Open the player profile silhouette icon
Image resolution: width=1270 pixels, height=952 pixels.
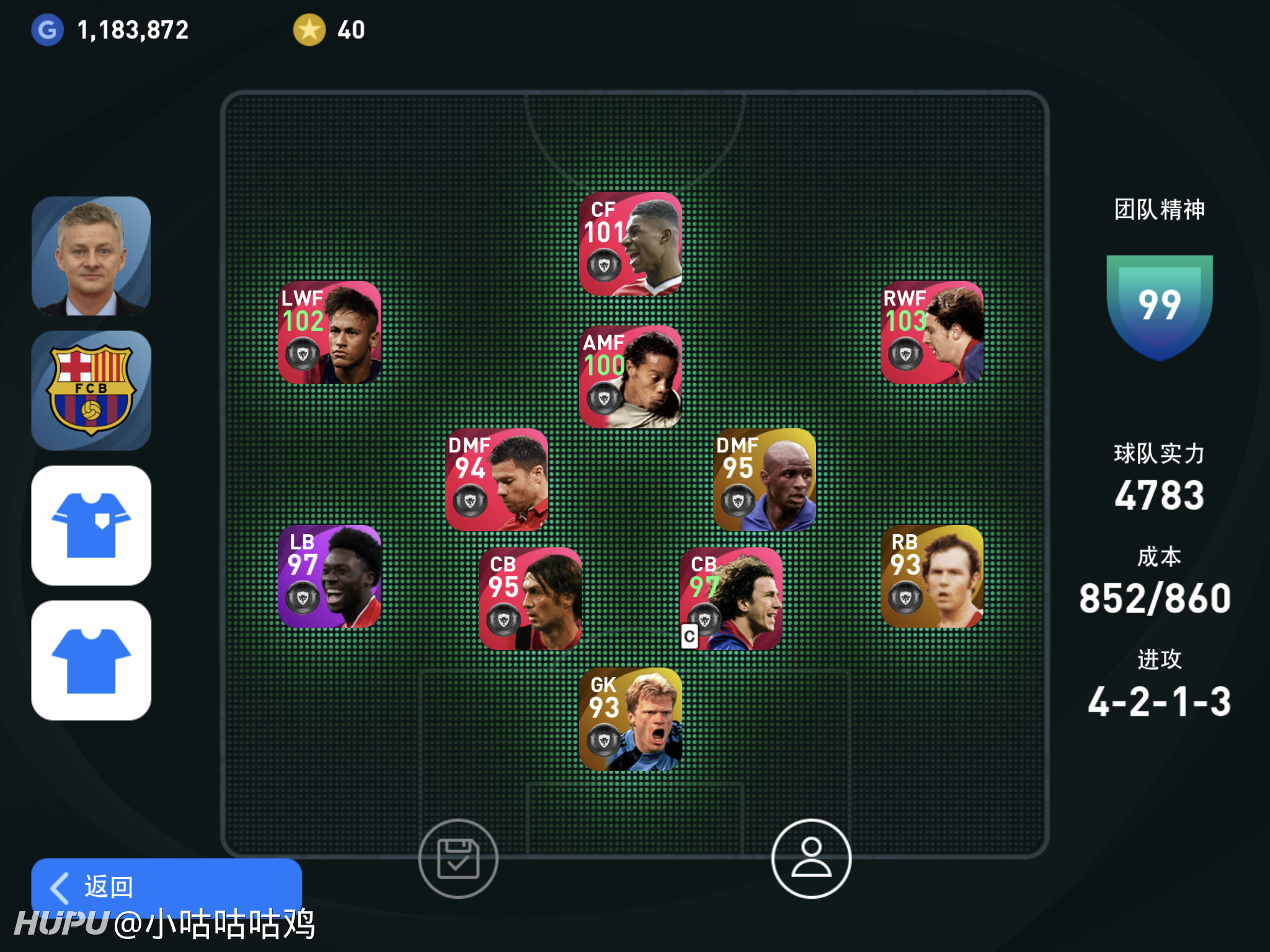tap(811, 858)
